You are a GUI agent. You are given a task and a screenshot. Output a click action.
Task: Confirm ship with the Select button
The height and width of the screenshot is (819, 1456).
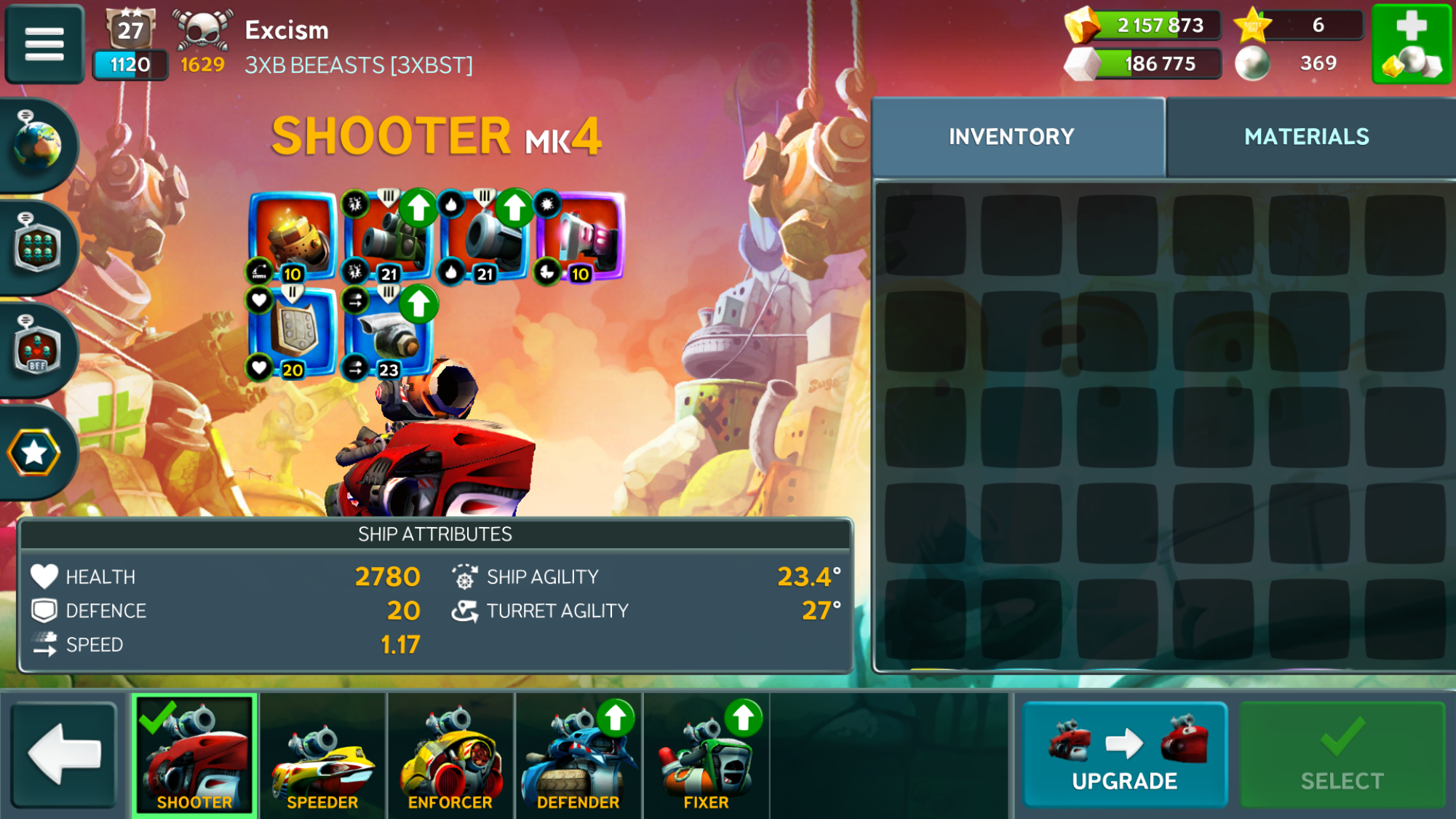tap(1342, 754)
